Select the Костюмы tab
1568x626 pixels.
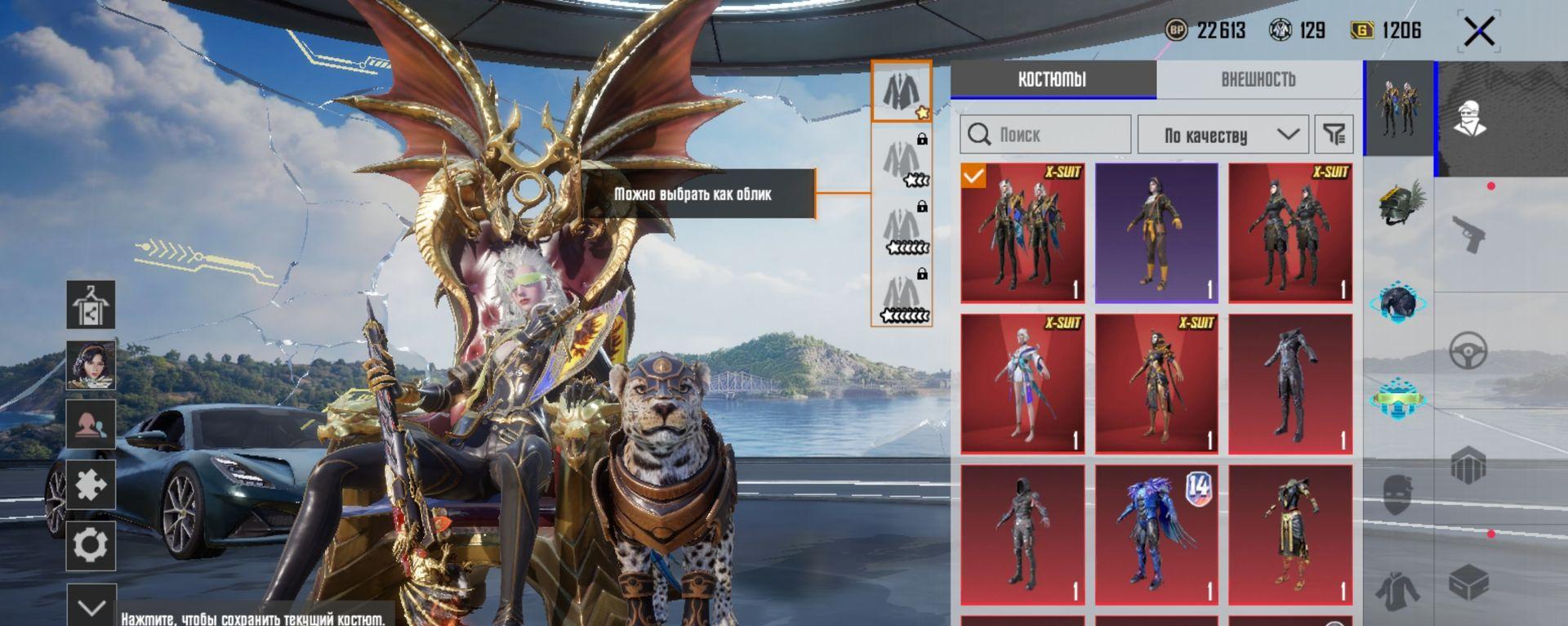click(1052, 80)
